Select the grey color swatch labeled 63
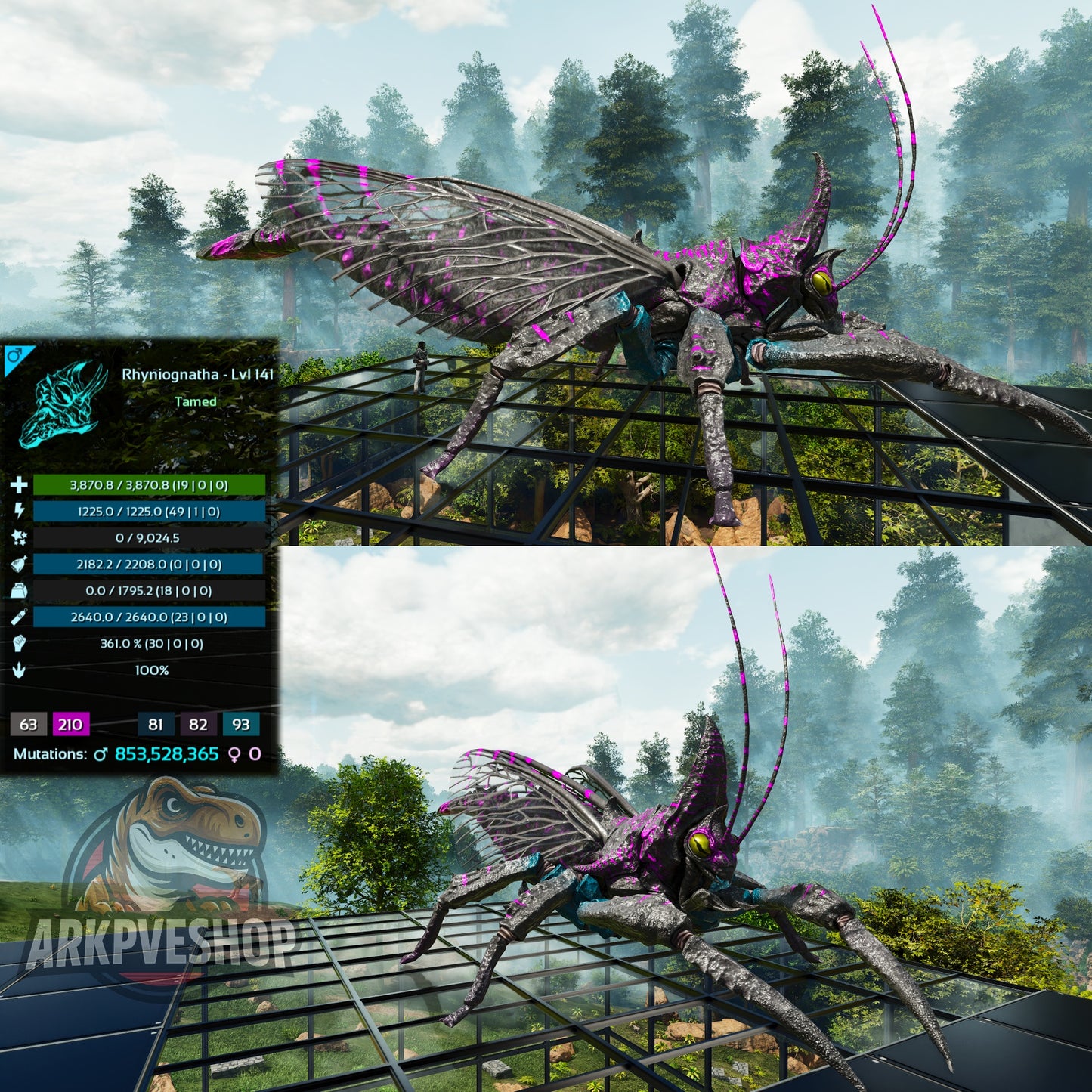1092x1092 pixels. (x=29, y=725)
